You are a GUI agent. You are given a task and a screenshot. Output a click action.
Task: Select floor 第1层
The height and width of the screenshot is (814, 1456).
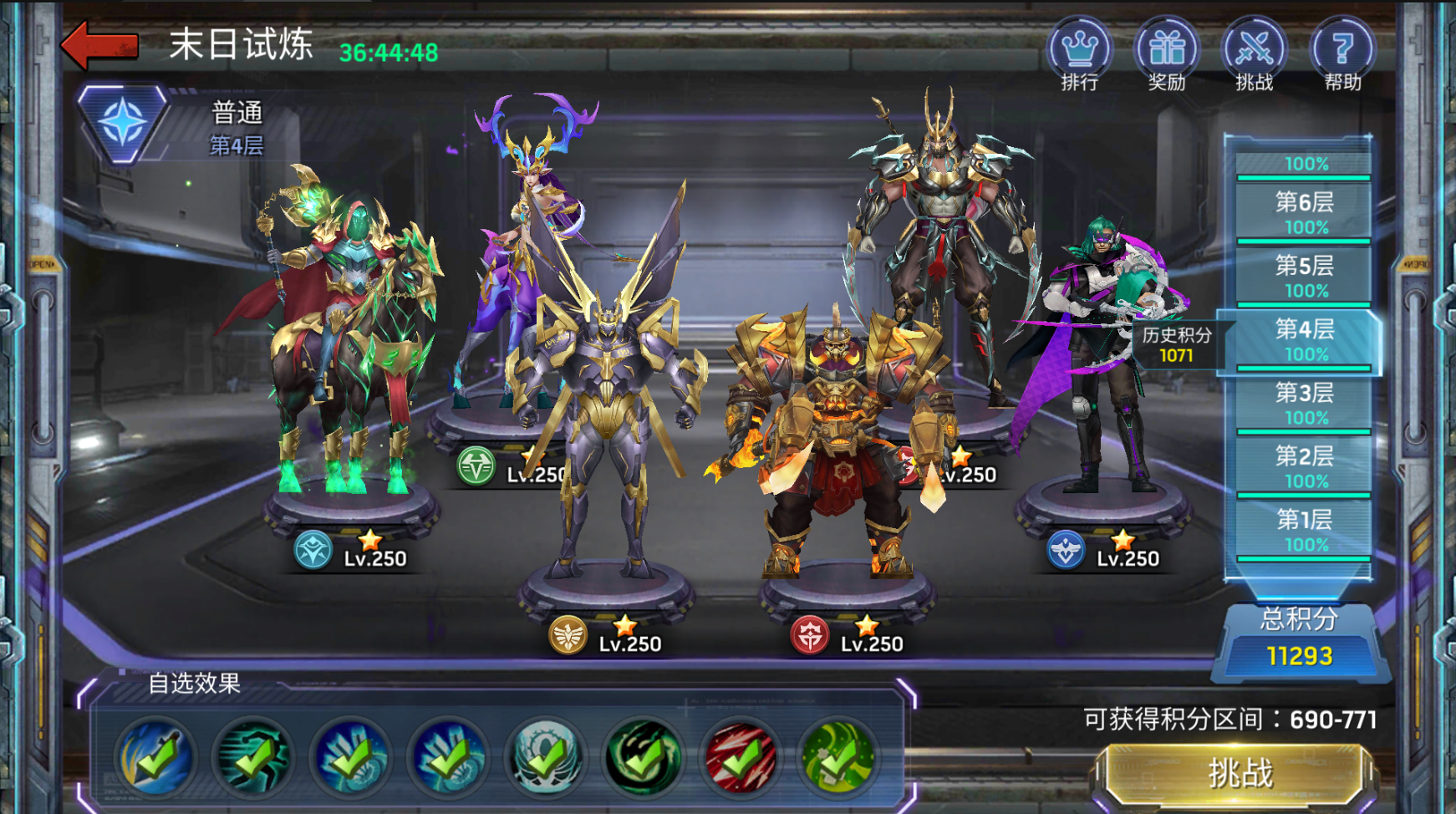coord(1304,530)
